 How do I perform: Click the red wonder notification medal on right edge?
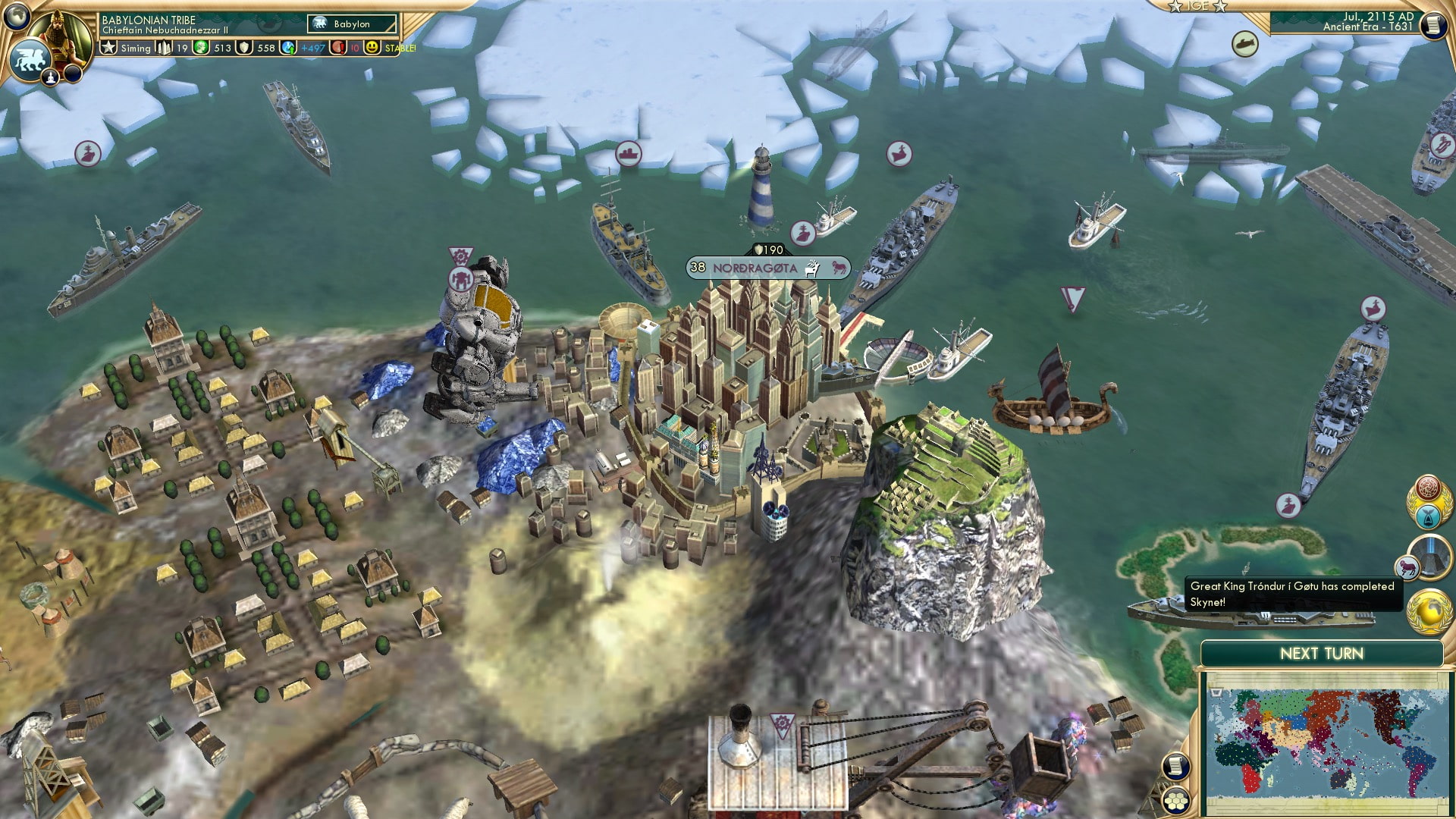pyautogui.click(x=1427, y=489)
